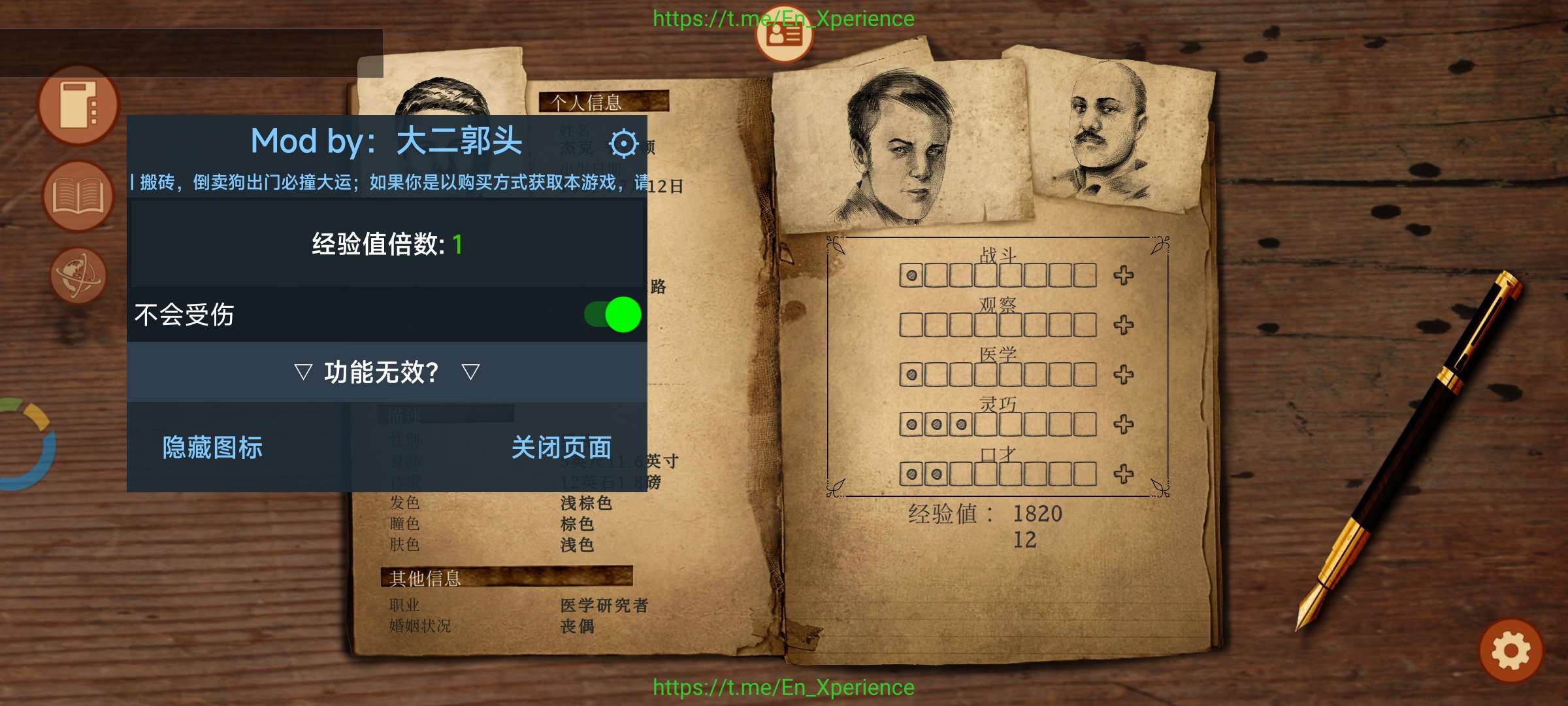Toggle the first 战斗 skill pip
Viewport: 1568px width, 706px height.
(911, 275)
